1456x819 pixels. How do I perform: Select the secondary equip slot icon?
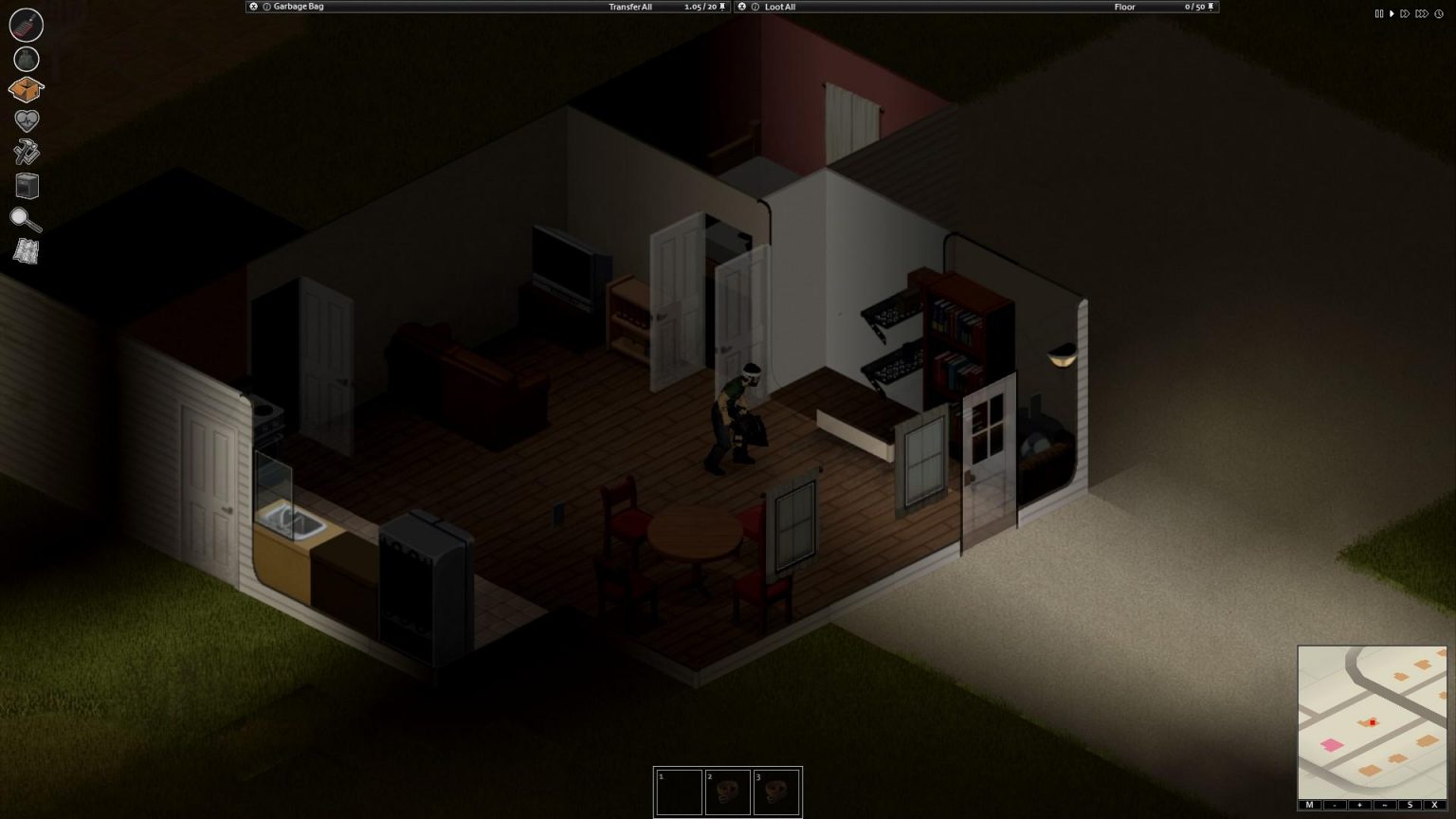(26, 59)
